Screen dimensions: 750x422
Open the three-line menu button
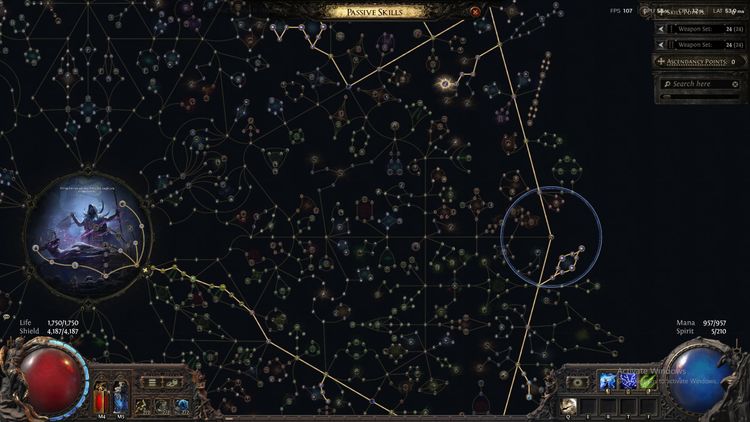[x=153, y=381]
